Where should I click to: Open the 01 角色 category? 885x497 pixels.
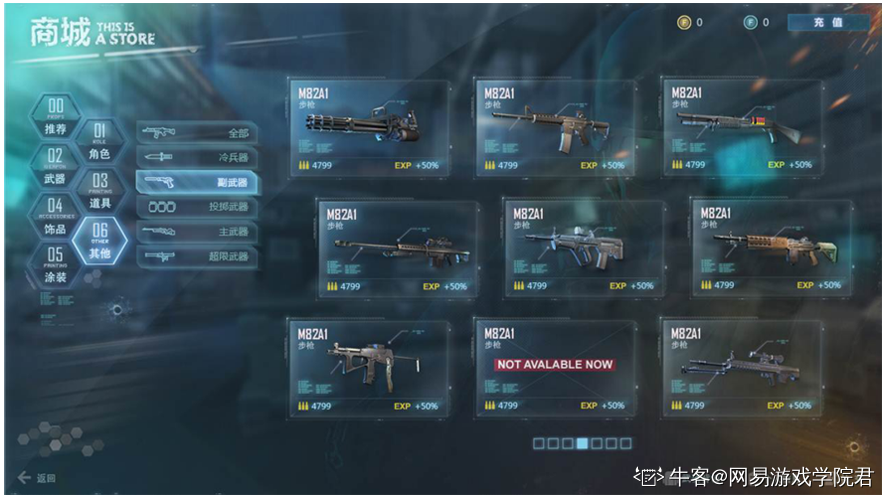pos(100,142)
